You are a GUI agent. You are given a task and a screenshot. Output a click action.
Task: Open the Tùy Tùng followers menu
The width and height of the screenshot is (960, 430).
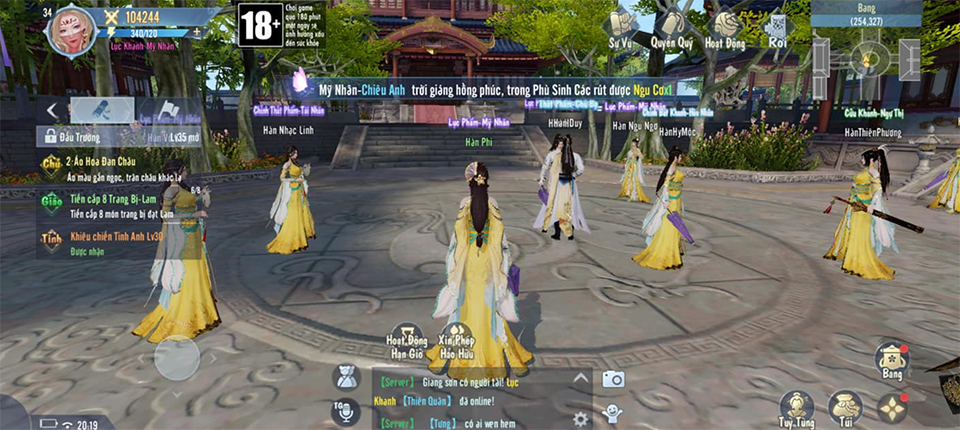[796, 407]
